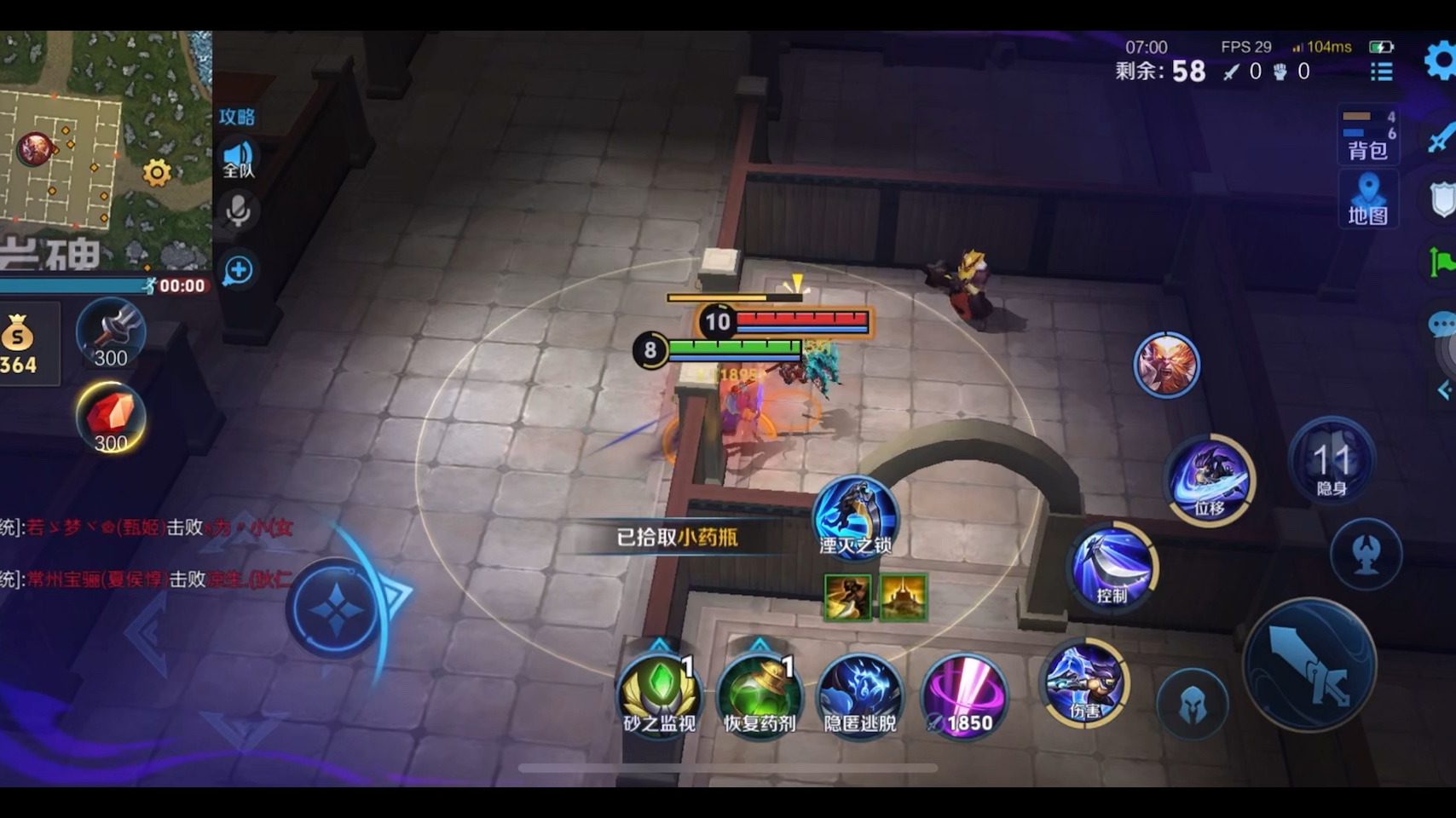Use the 恢复药剂 potion

(x=759, y=694)
